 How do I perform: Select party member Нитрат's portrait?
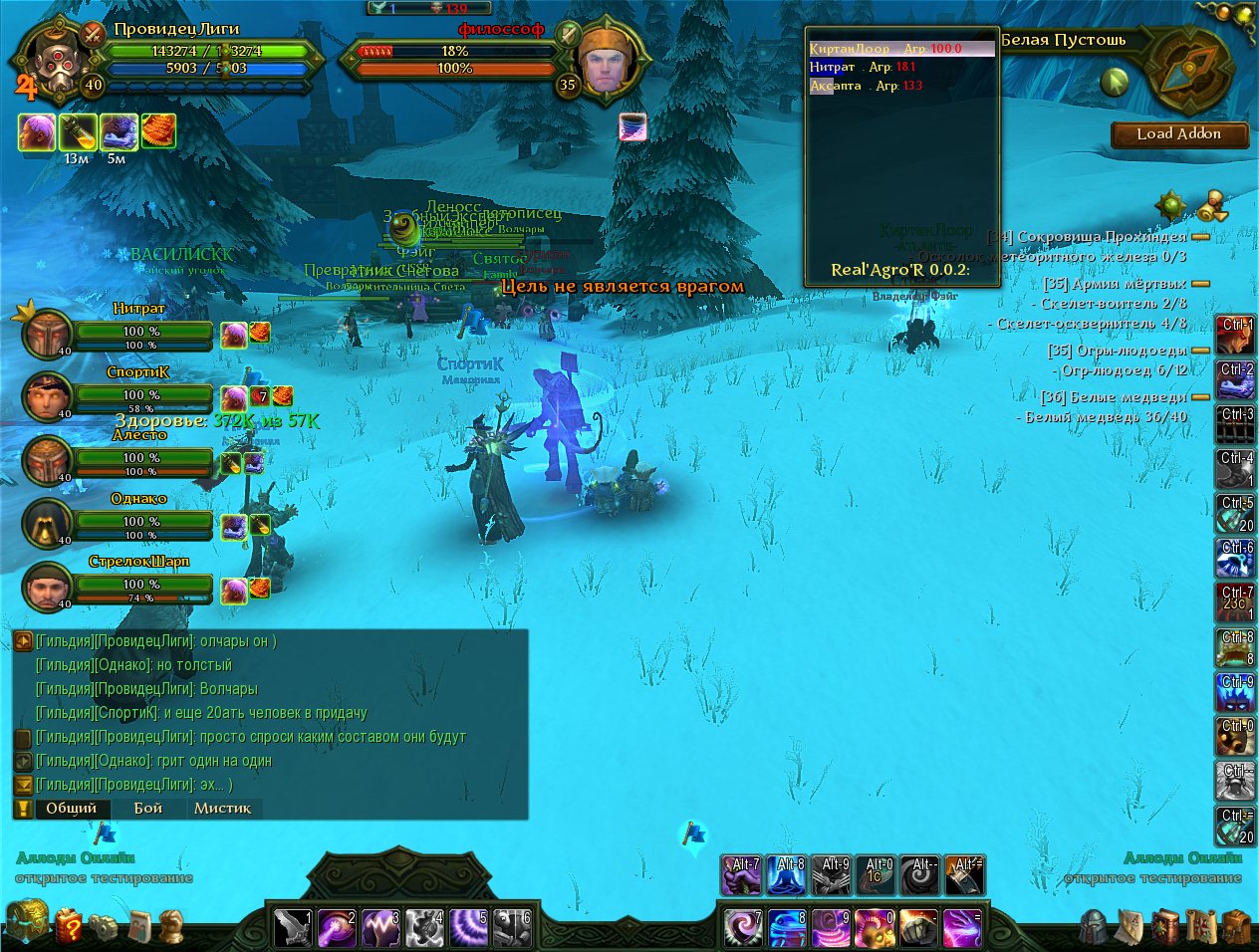(x=46, y=335)
